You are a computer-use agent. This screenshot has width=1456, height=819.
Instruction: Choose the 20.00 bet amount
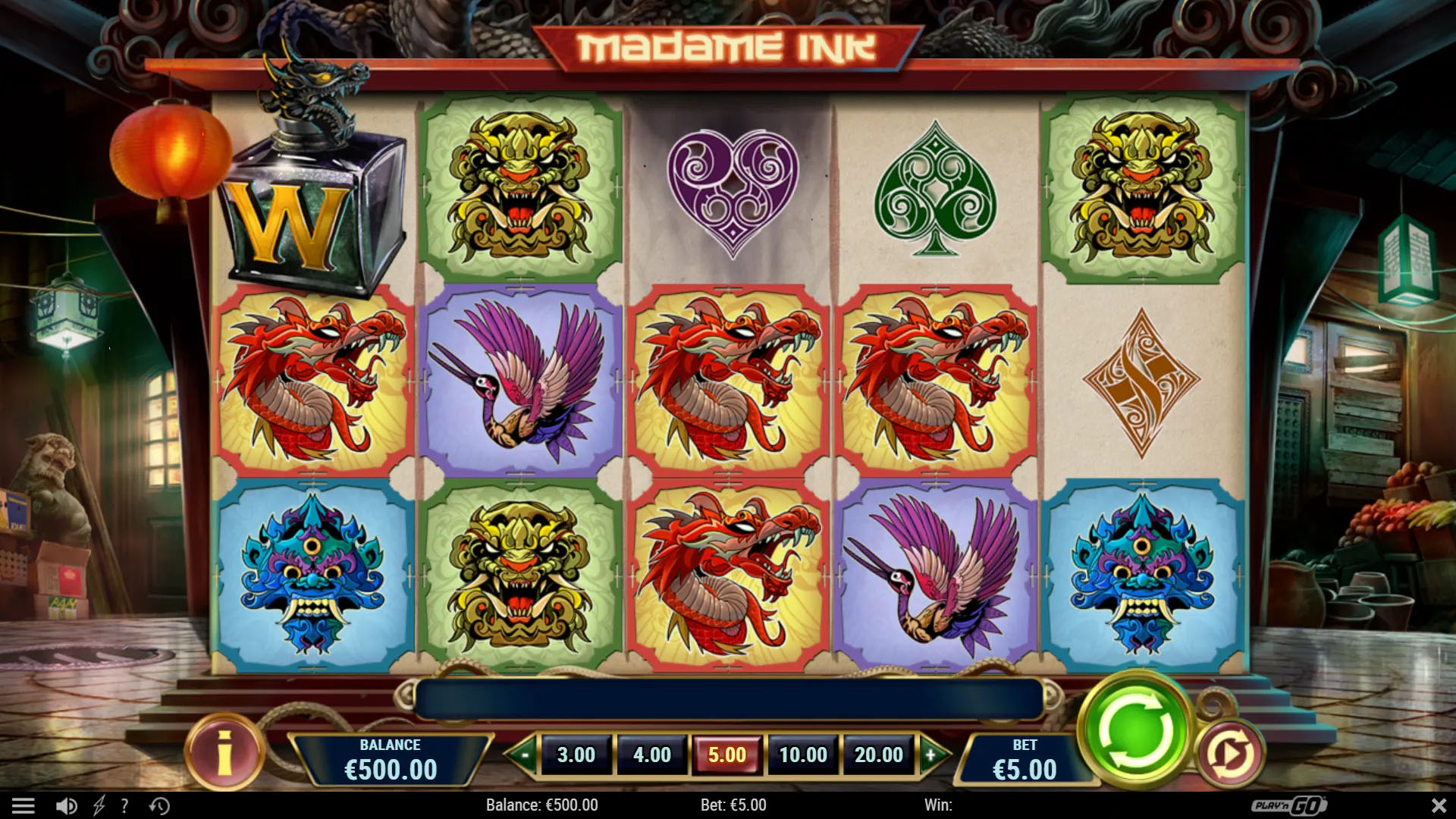point(879,755)
